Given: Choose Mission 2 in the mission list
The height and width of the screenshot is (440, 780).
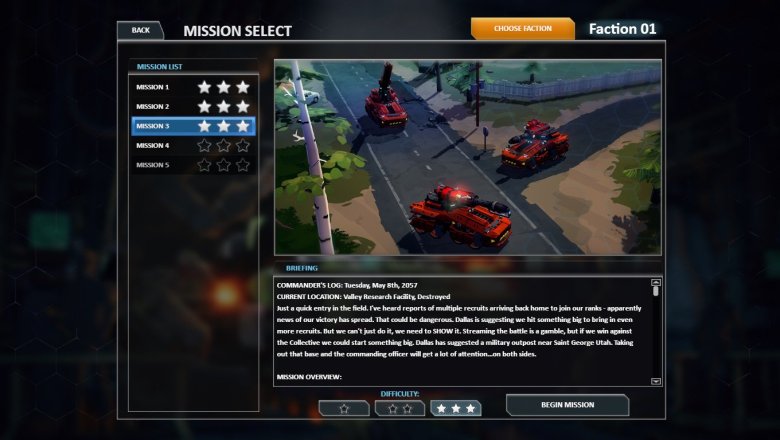Looking at the screenshot, I should click(193, 106).
